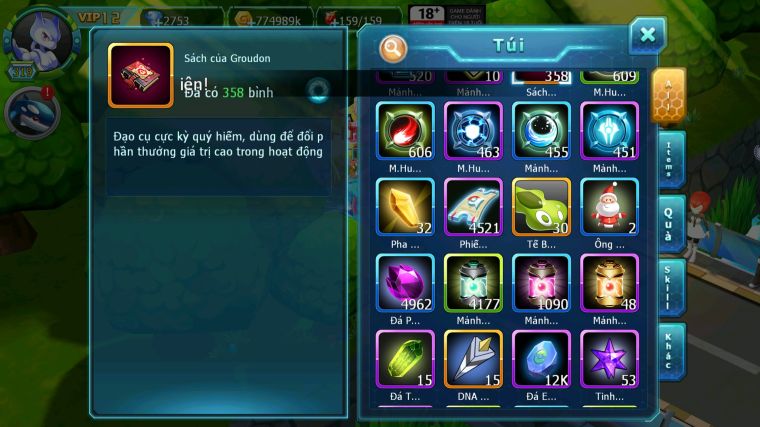Switch to the Khác tab

coord(670,352)
